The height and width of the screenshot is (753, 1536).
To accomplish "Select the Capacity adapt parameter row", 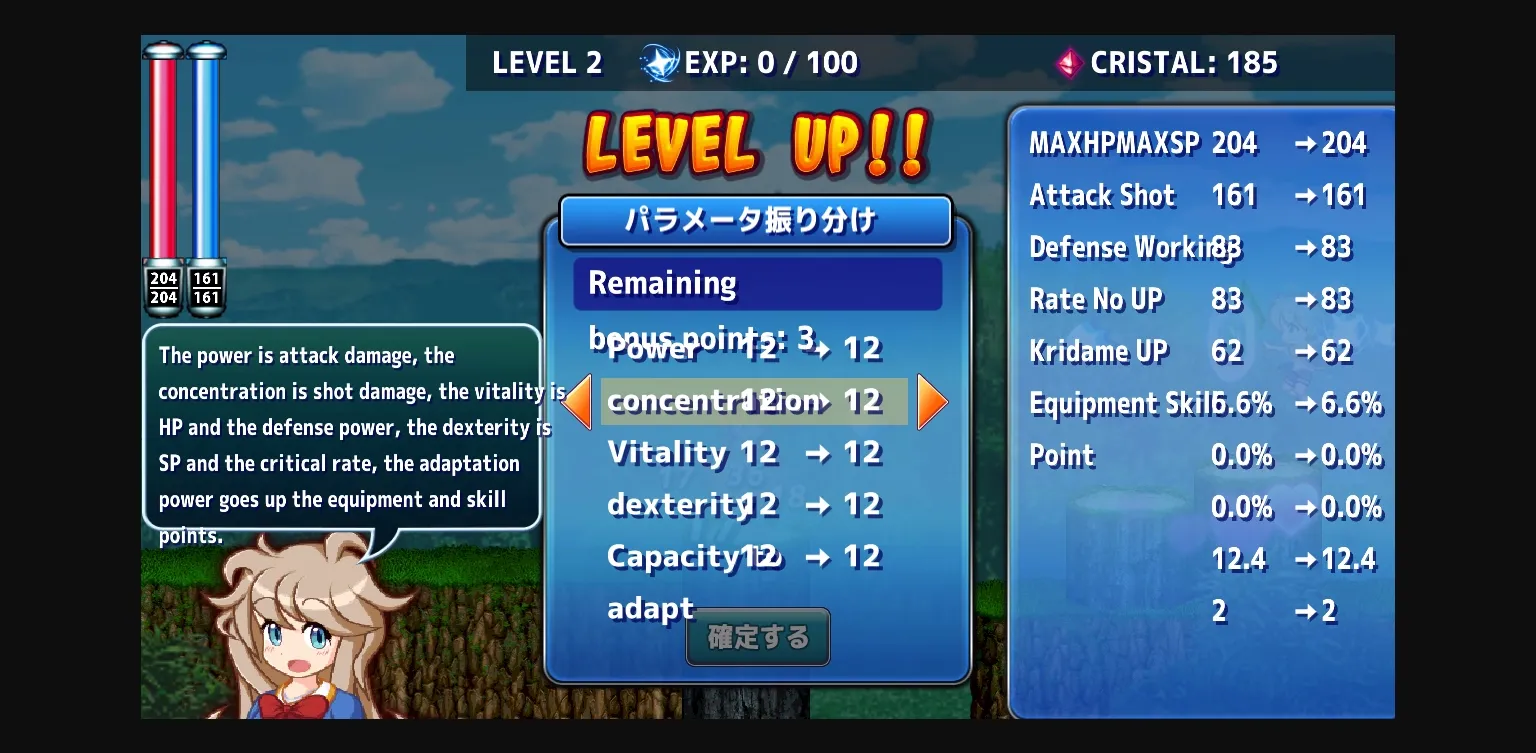I will pos(745,557).
